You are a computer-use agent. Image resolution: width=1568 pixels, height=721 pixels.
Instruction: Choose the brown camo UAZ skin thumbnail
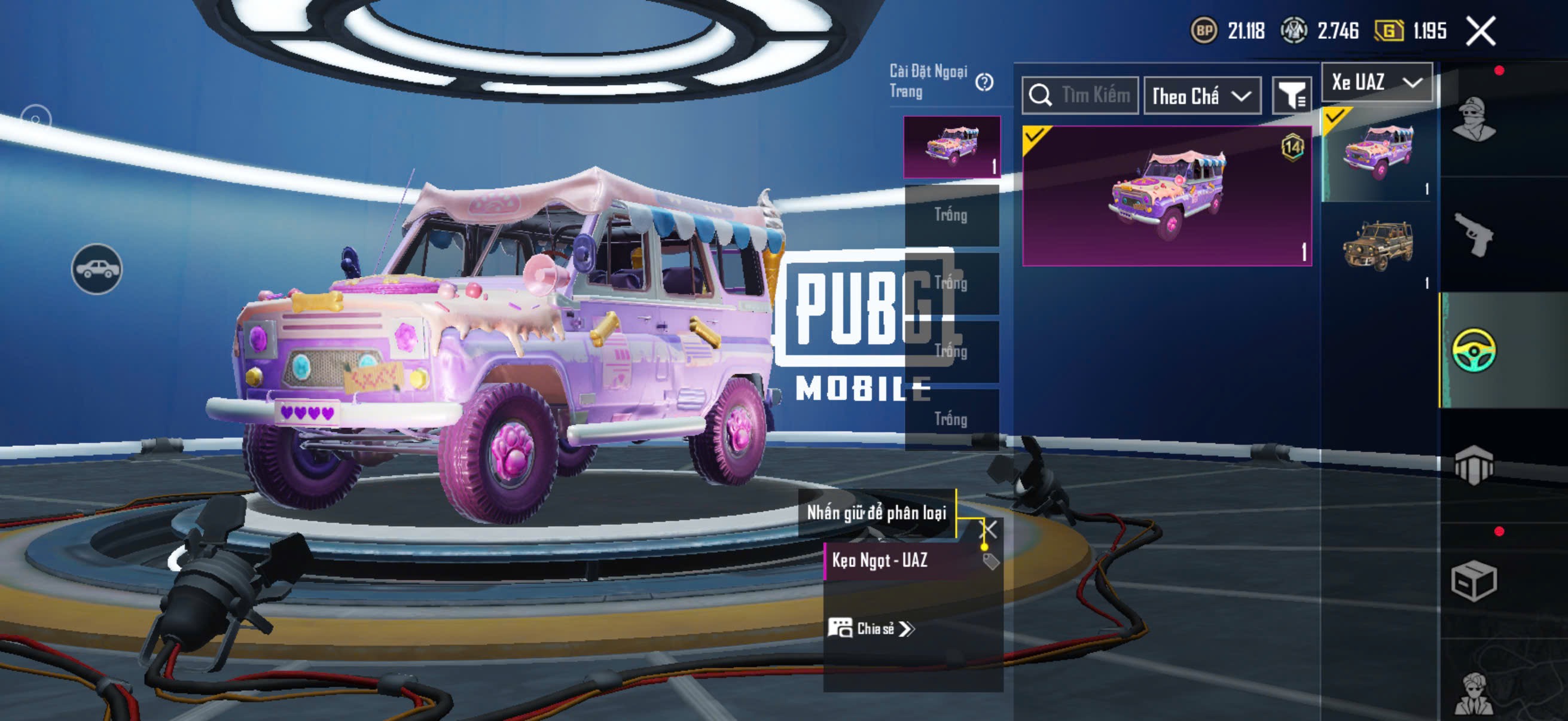pos(1377,246)
